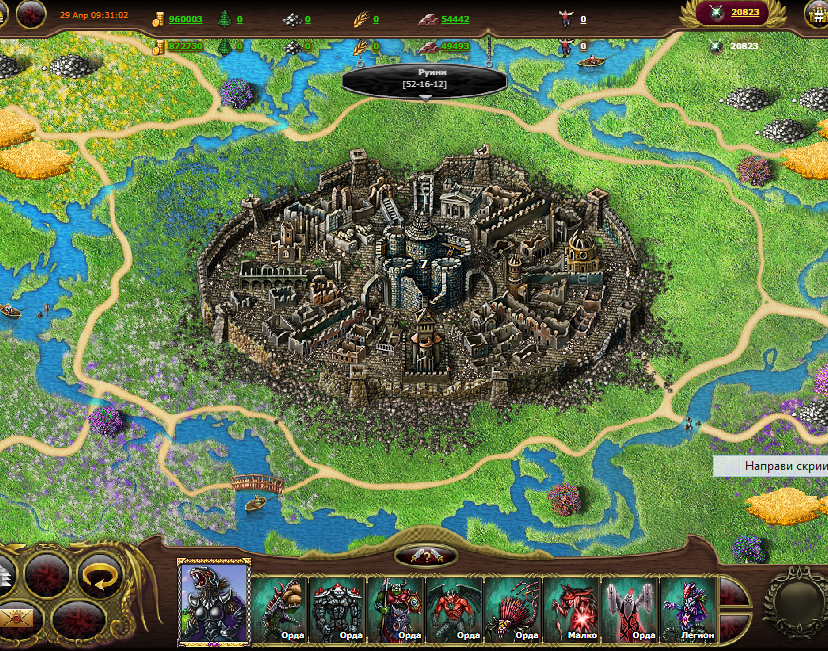Click the 54442 resource amount link
The image size is (828, 651).
(x=455, y=19)
